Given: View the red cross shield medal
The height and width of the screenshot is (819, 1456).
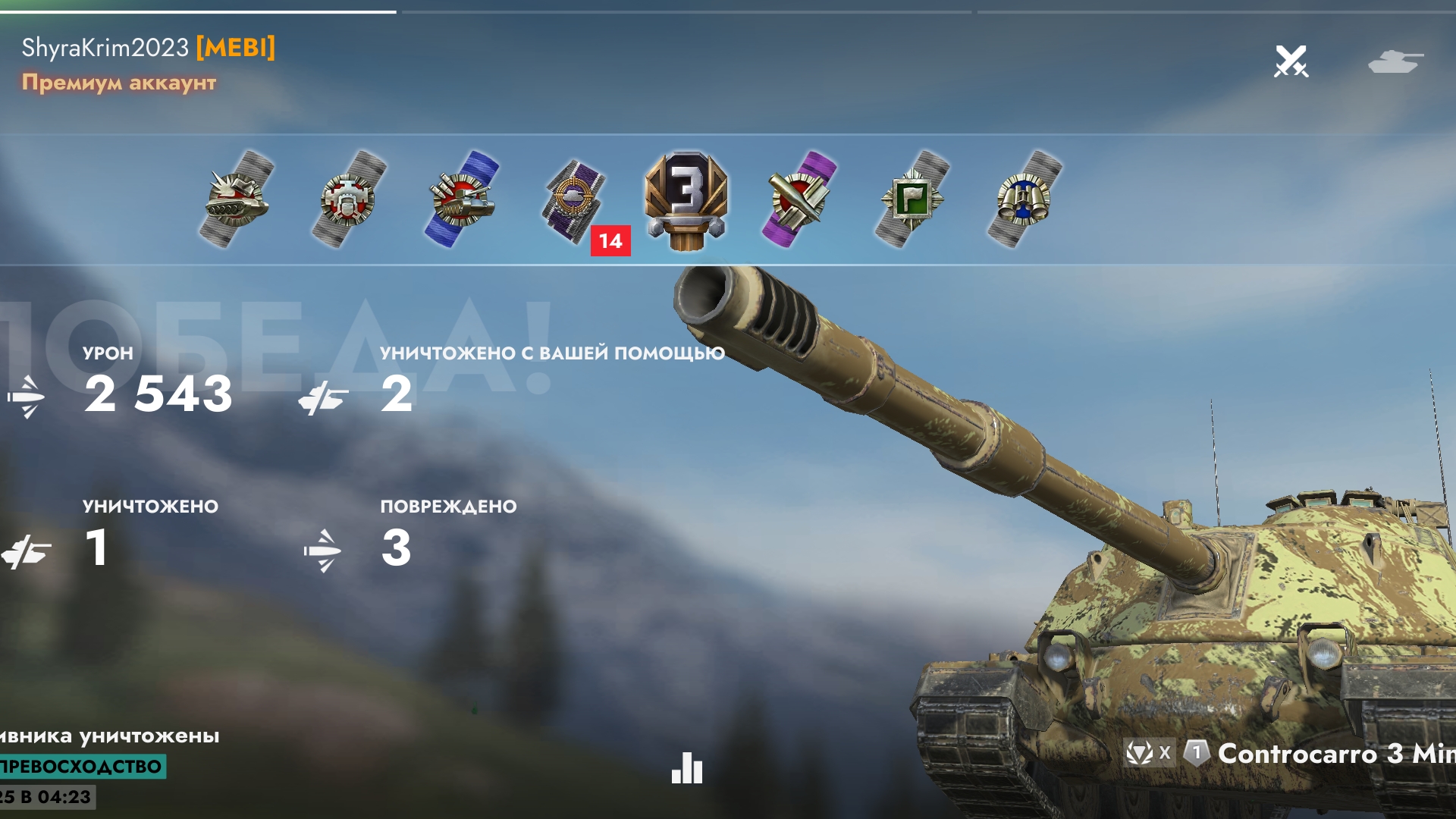Looking at the screenshot, I should click(x=349, y=199).
